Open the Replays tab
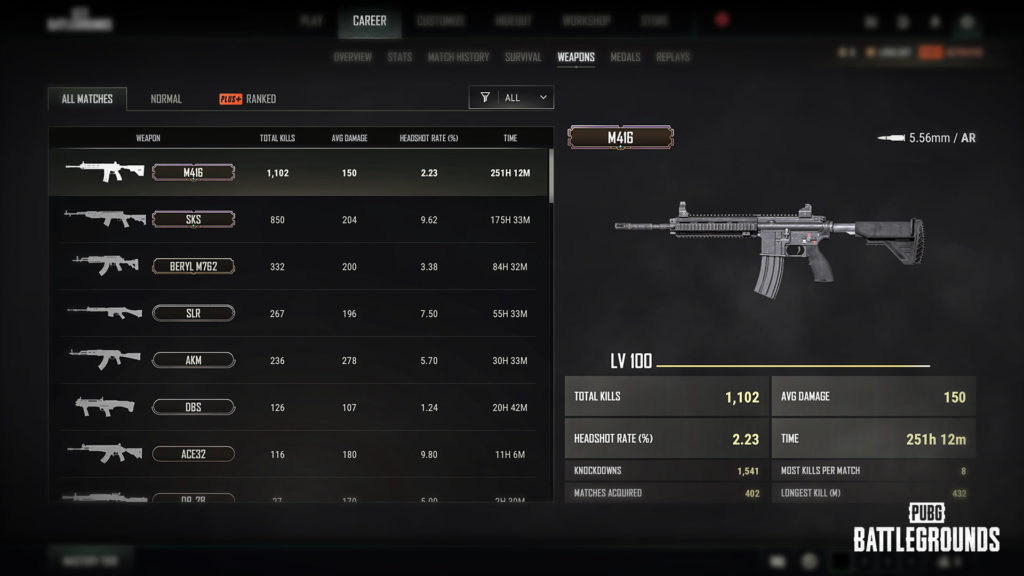The height and width of the screenshot is (576, 1024). (673, 57)
